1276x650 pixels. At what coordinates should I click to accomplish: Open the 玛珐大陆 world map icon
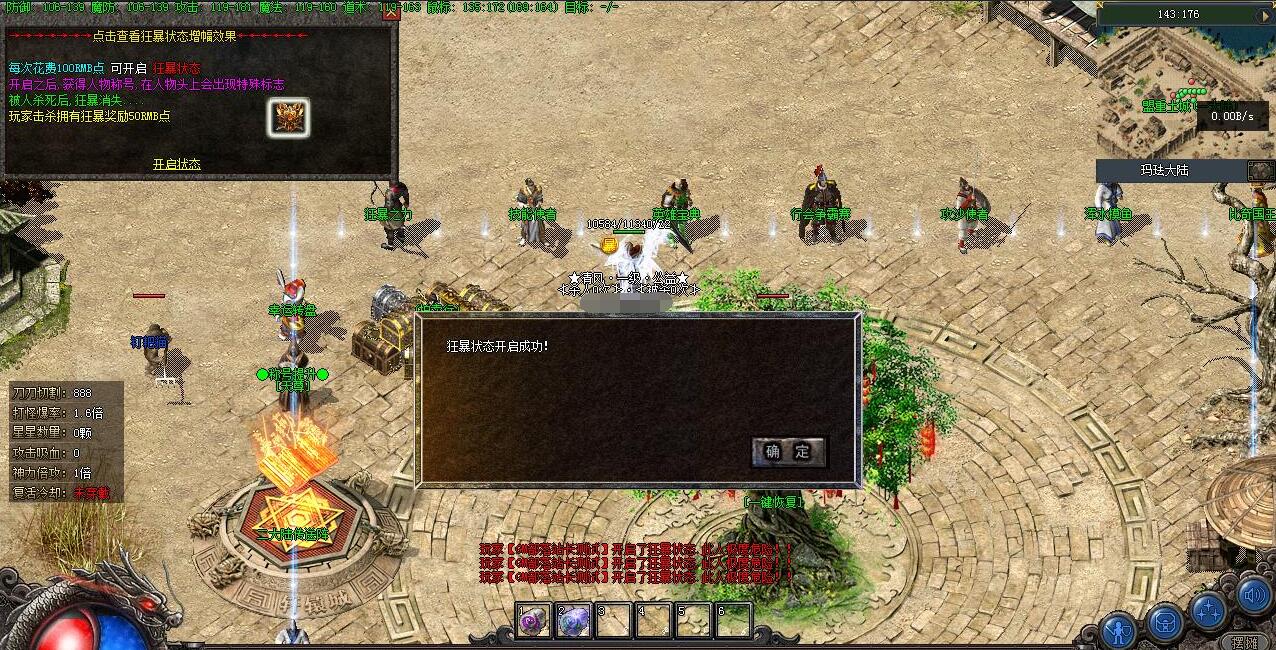[x=1261, y=171]
